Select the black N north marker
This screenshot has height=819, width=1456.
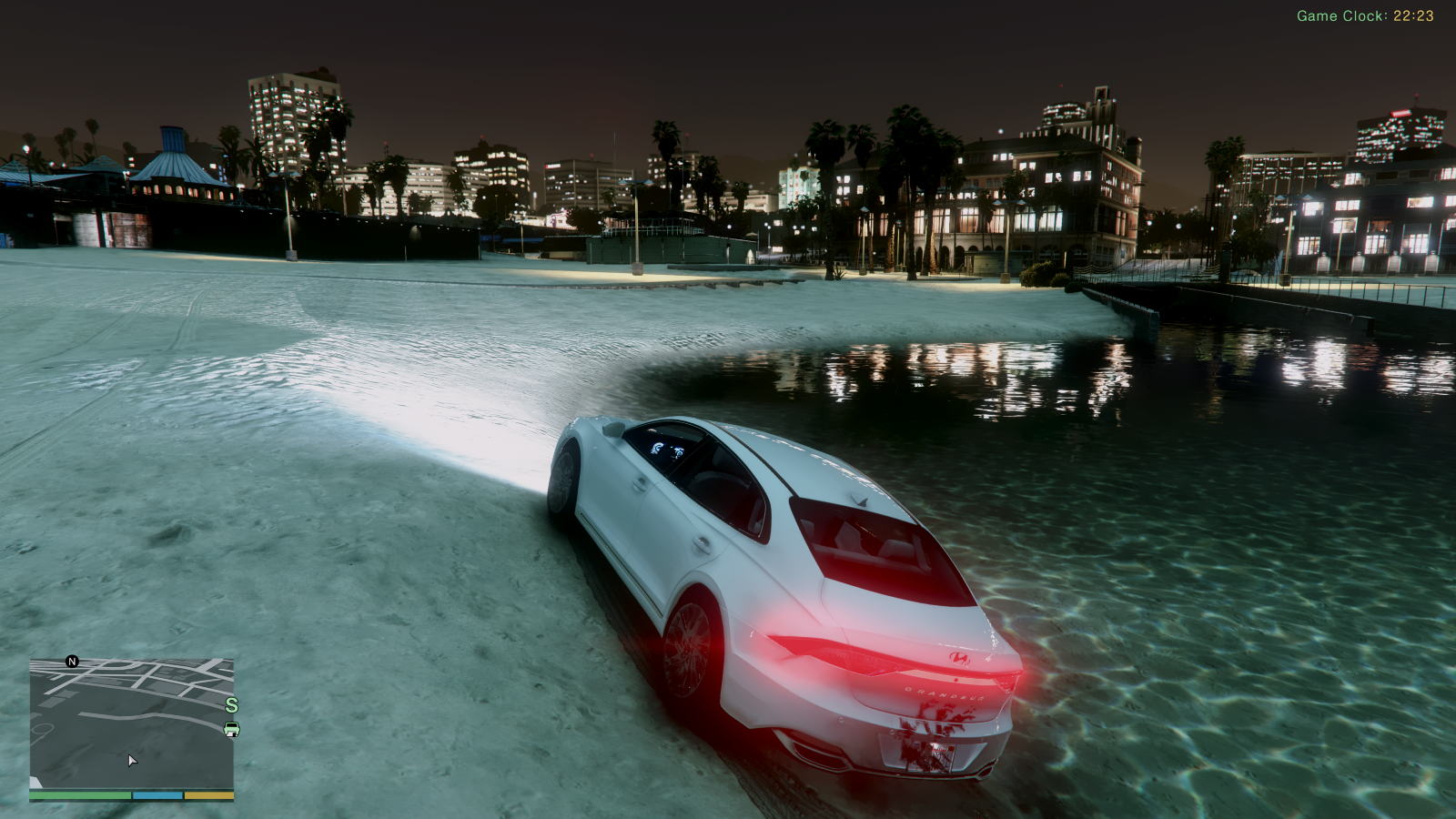[x=72, y=662]
